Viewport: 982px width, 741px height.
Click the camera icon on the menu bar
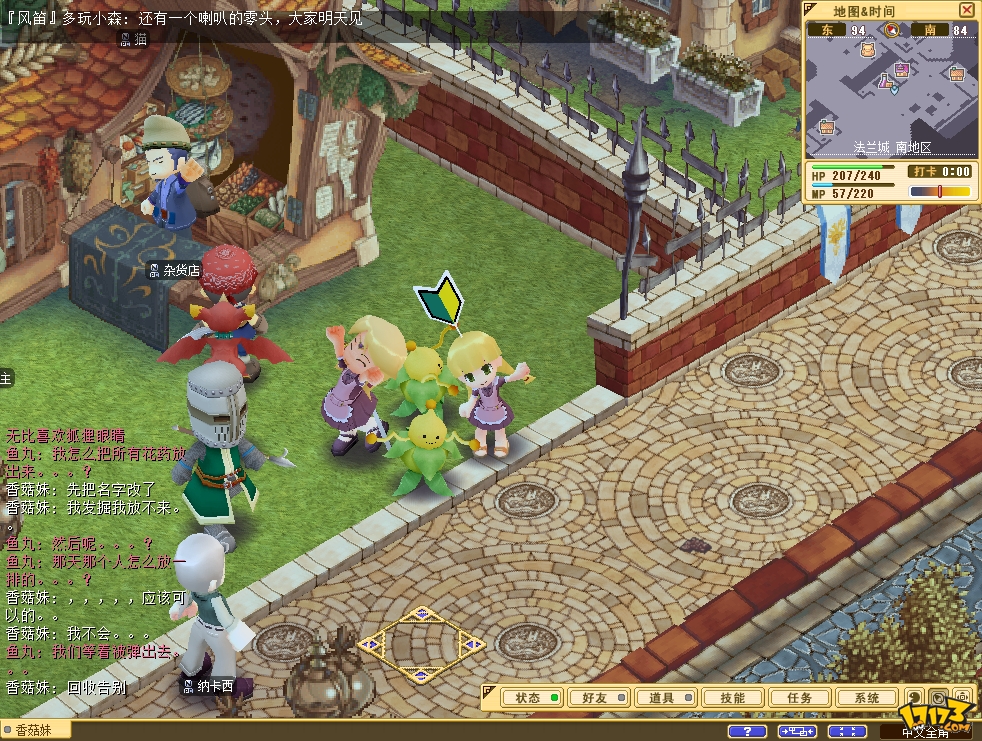pyautogui.click(x=962, y=698)
